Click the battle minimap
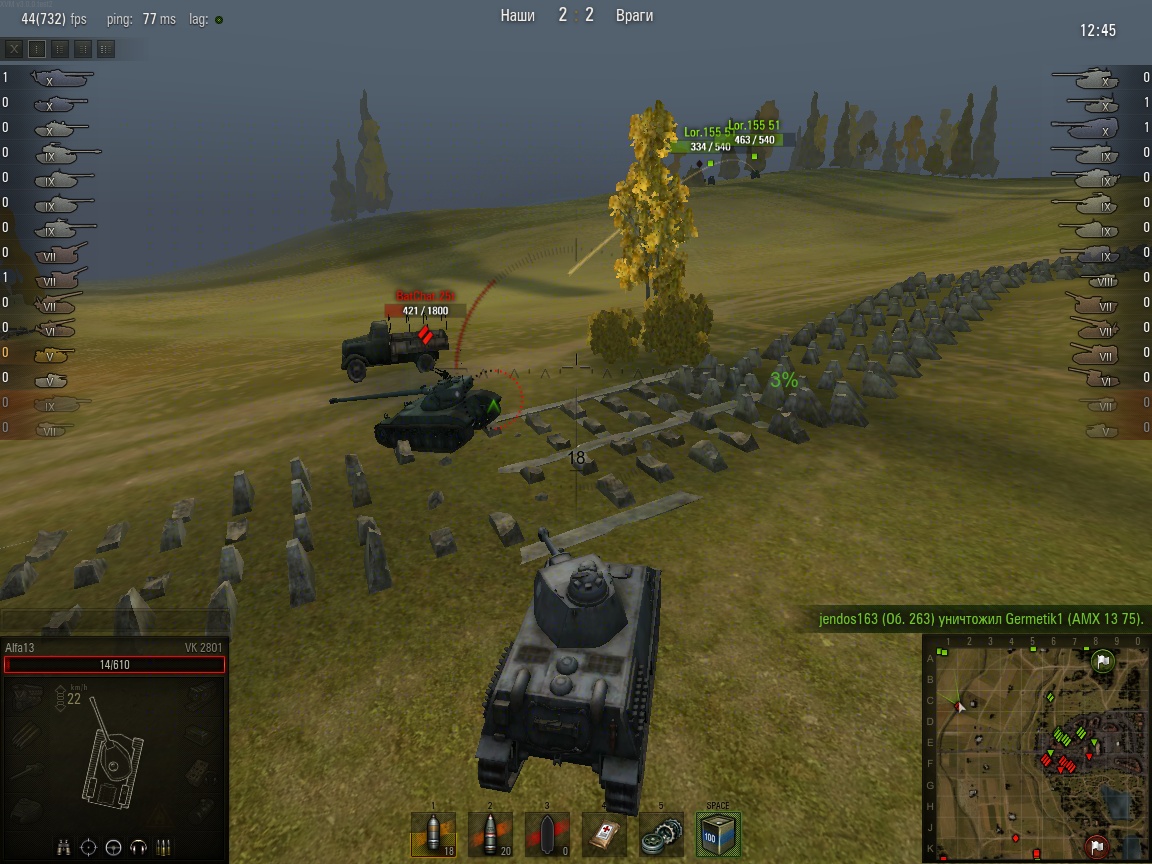The image size is (1152, 864). click(1034, 747)
